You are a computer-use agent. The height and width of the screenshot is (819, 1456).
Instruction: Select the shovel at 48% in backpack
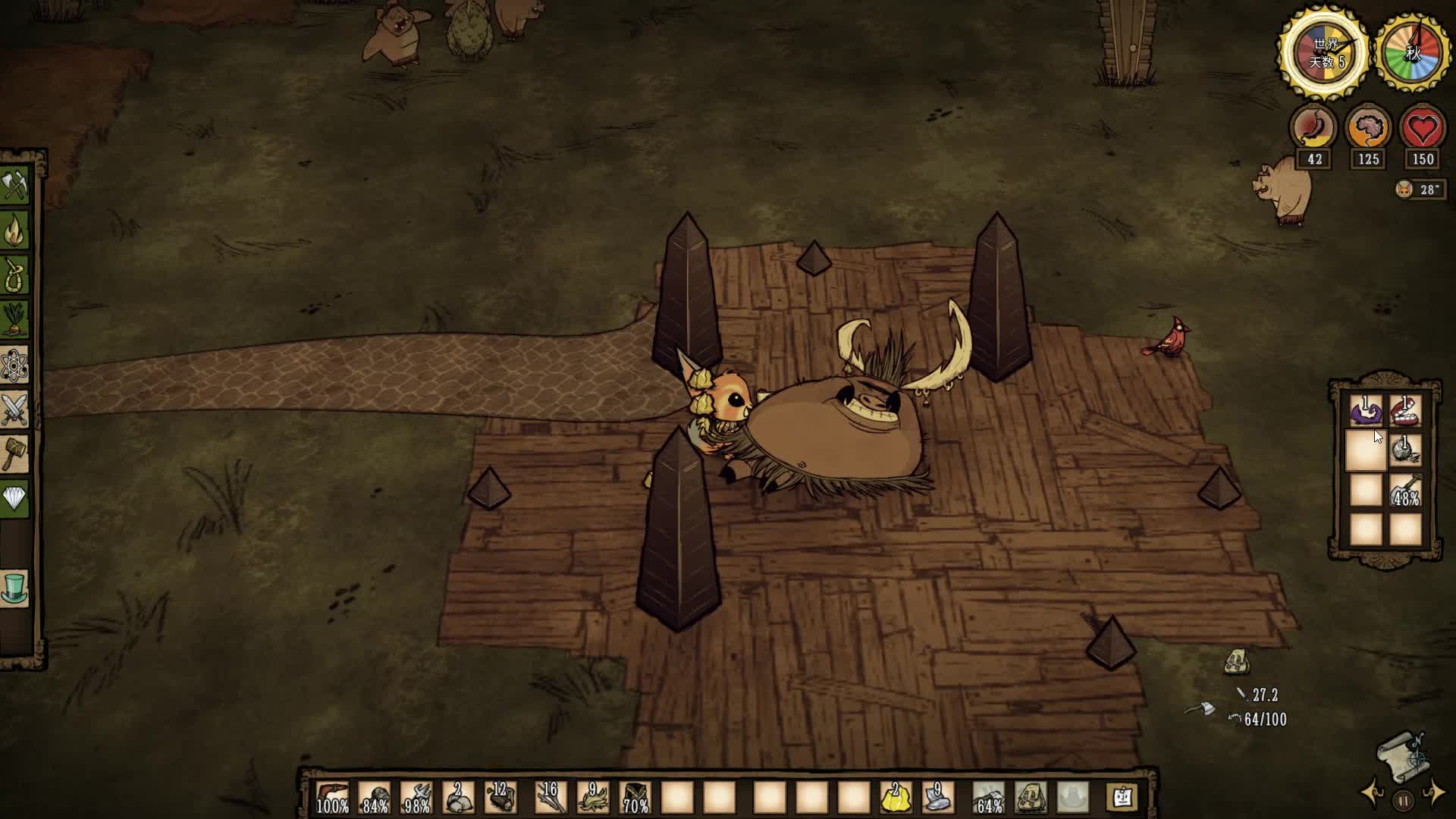coord(1405,491)
